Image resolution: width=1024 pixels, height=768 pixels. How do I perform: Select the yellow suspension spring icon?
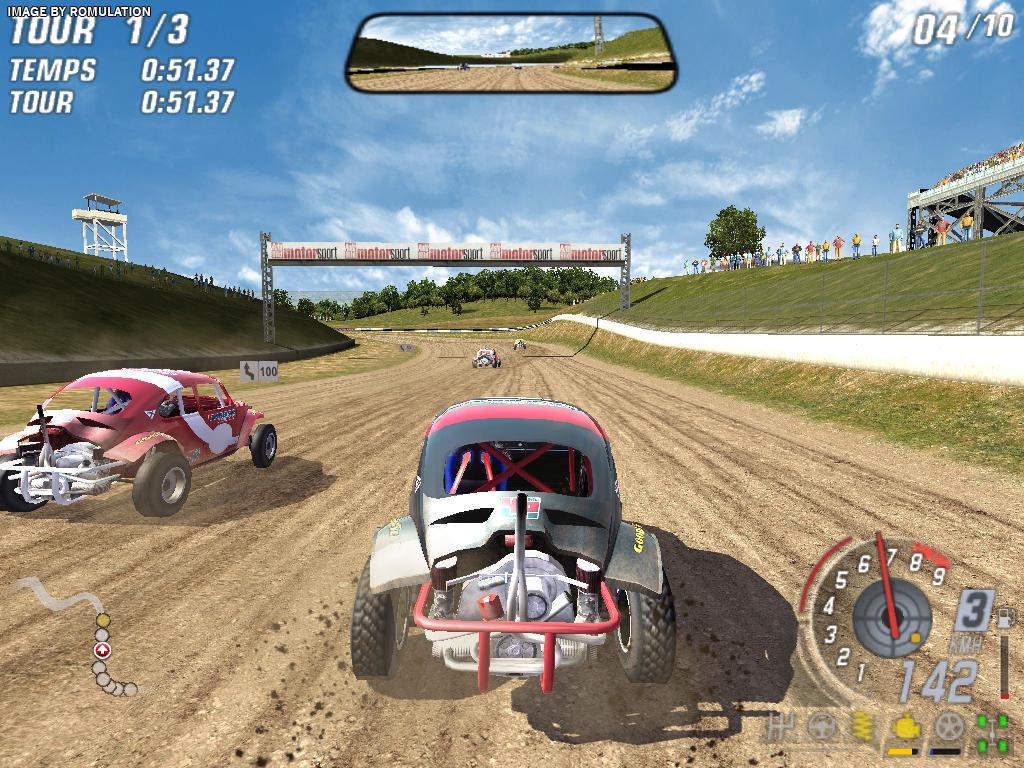coord(861,727)
